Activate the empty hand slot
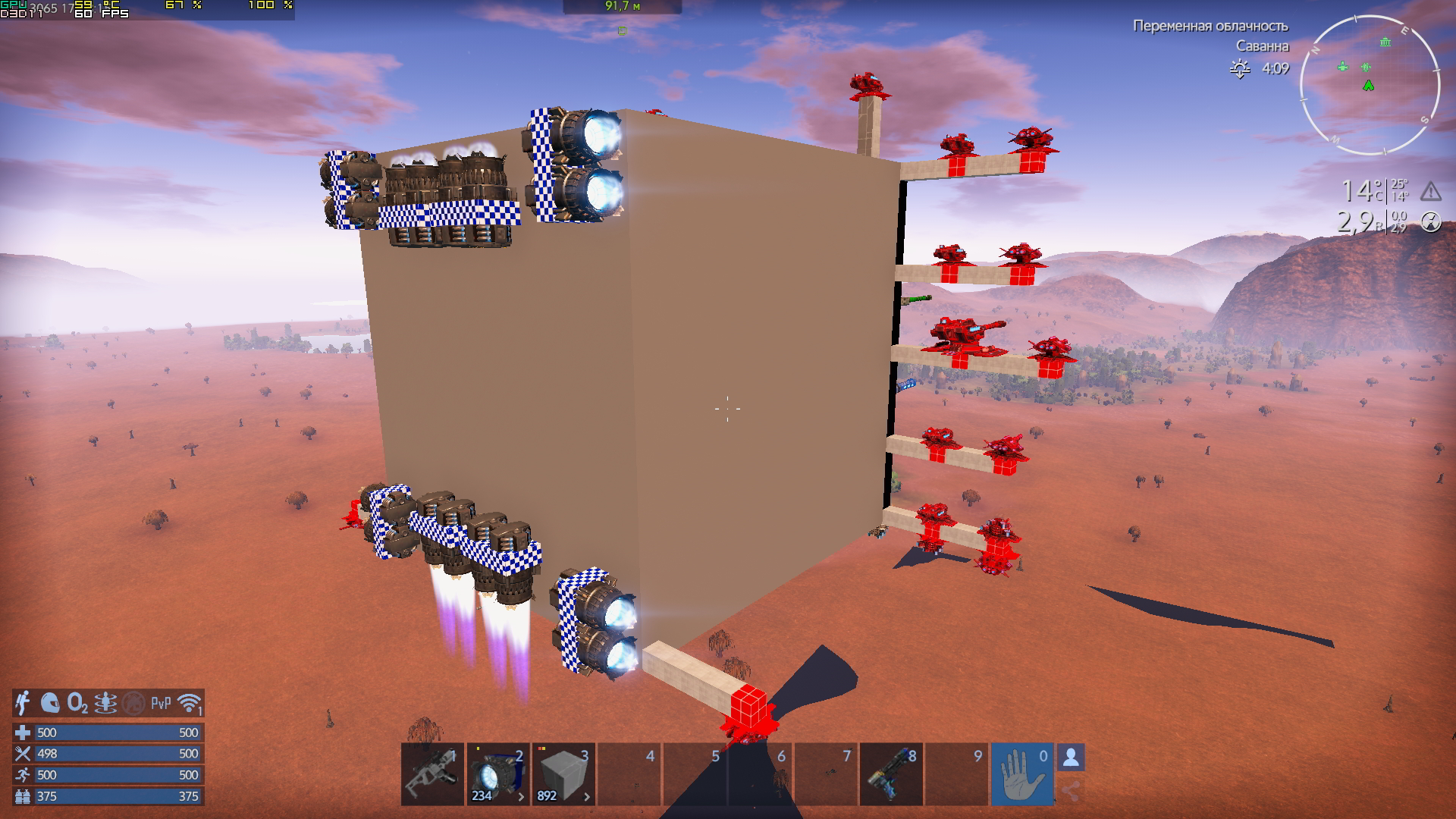Image resolution: width=1456 pixels, height=819 pixels. tap(1021, 773)
